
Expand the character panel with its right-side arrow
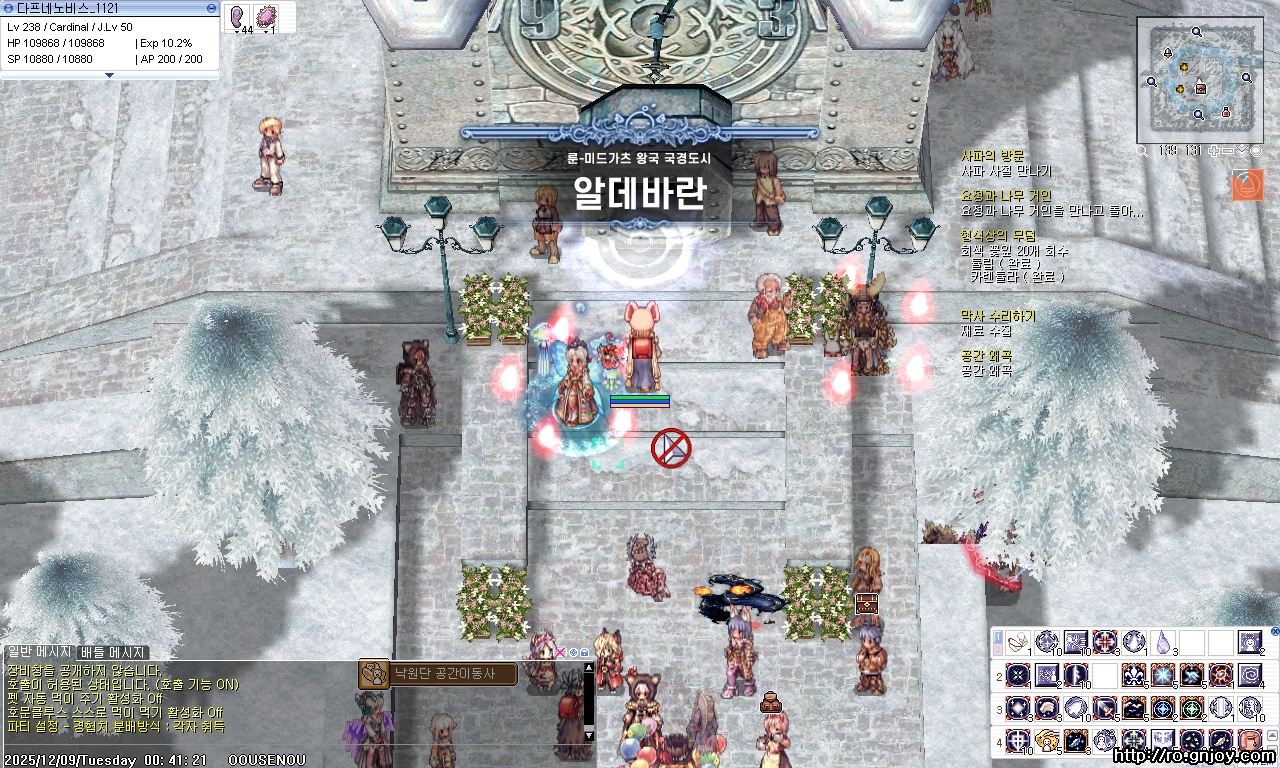[210, 8]
